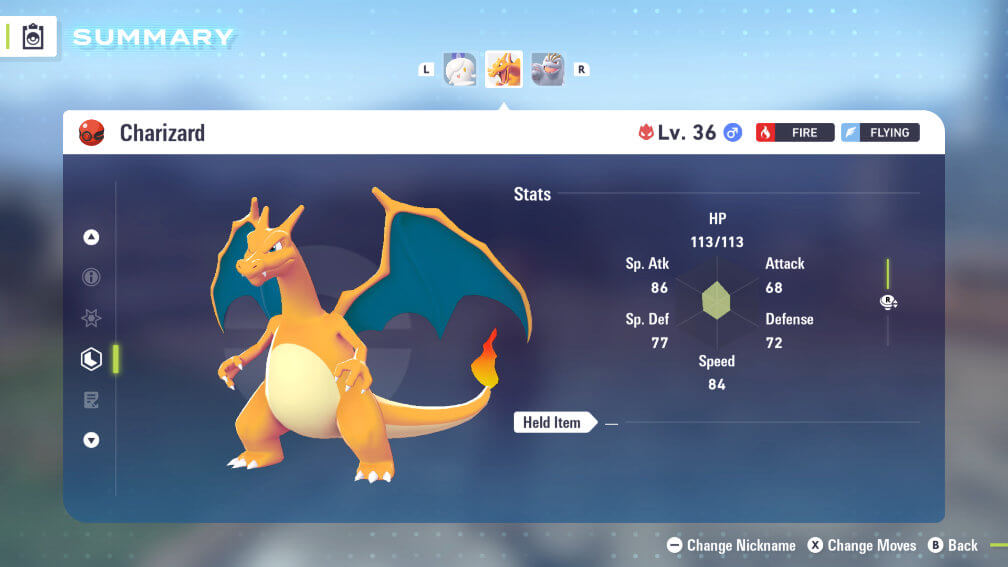This screenshot has width=1008, height=567.
Task: Toggle the stats graph view icon
Action: pos(887,302)
